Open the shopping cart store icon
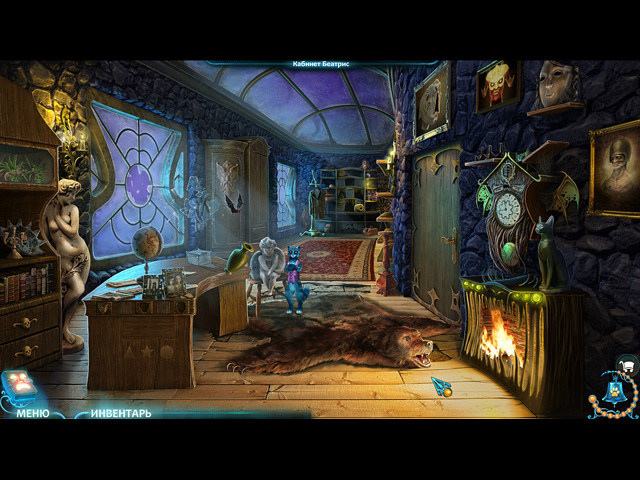 pyautogui.click(x=625, y=364)
